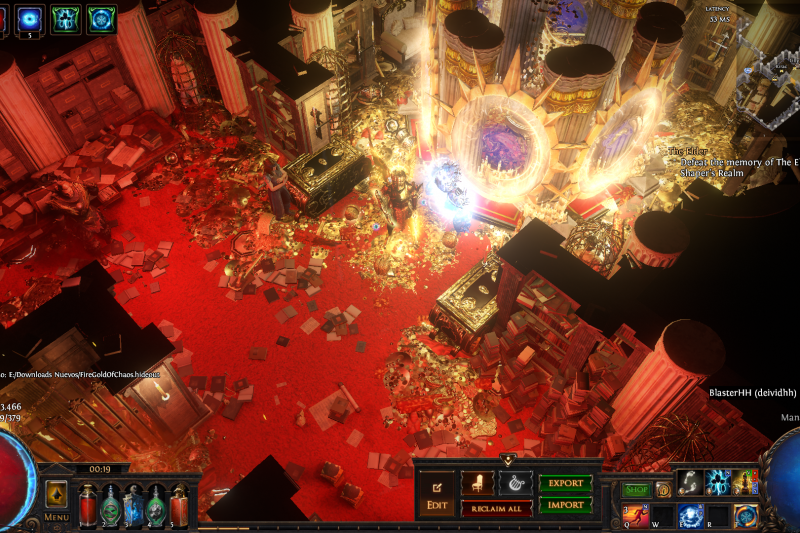Click the blue vortex buff icon
Image resolution: width=800 pixels, height=533 pixels.
point(30,16)
